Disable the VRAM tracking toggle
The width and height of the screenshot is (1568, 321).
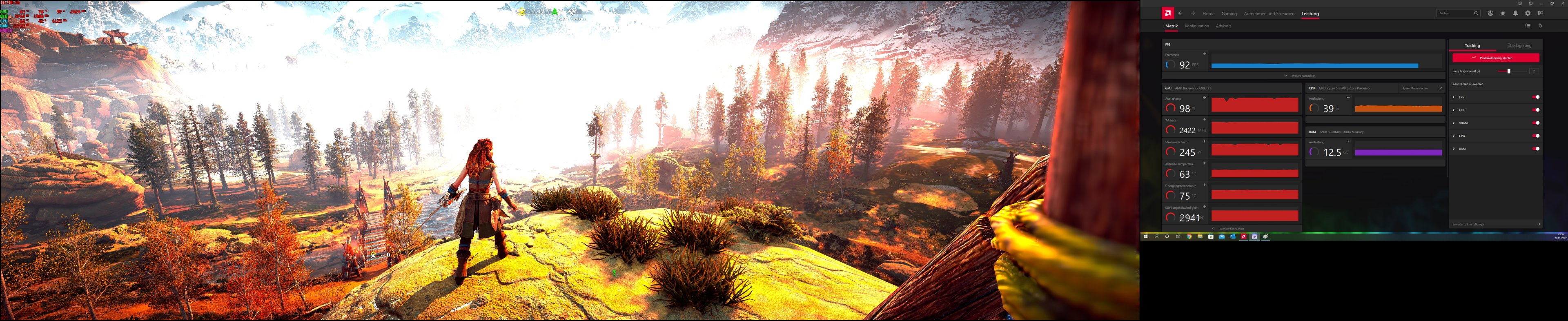point(1536,123)
